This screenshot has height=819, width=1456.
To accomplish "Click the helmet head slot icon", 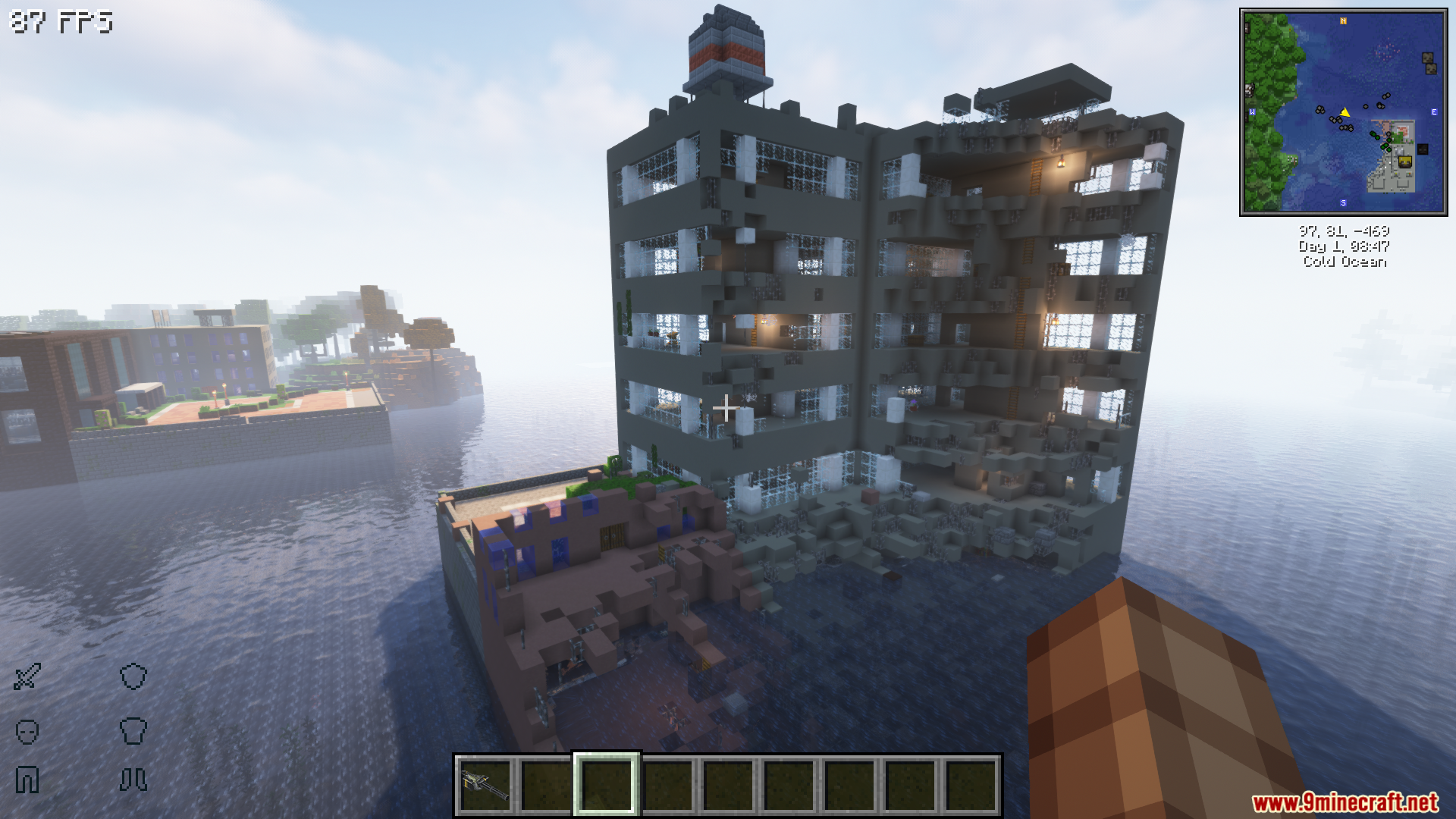I will pyautogui.click(x=27, y=731).
